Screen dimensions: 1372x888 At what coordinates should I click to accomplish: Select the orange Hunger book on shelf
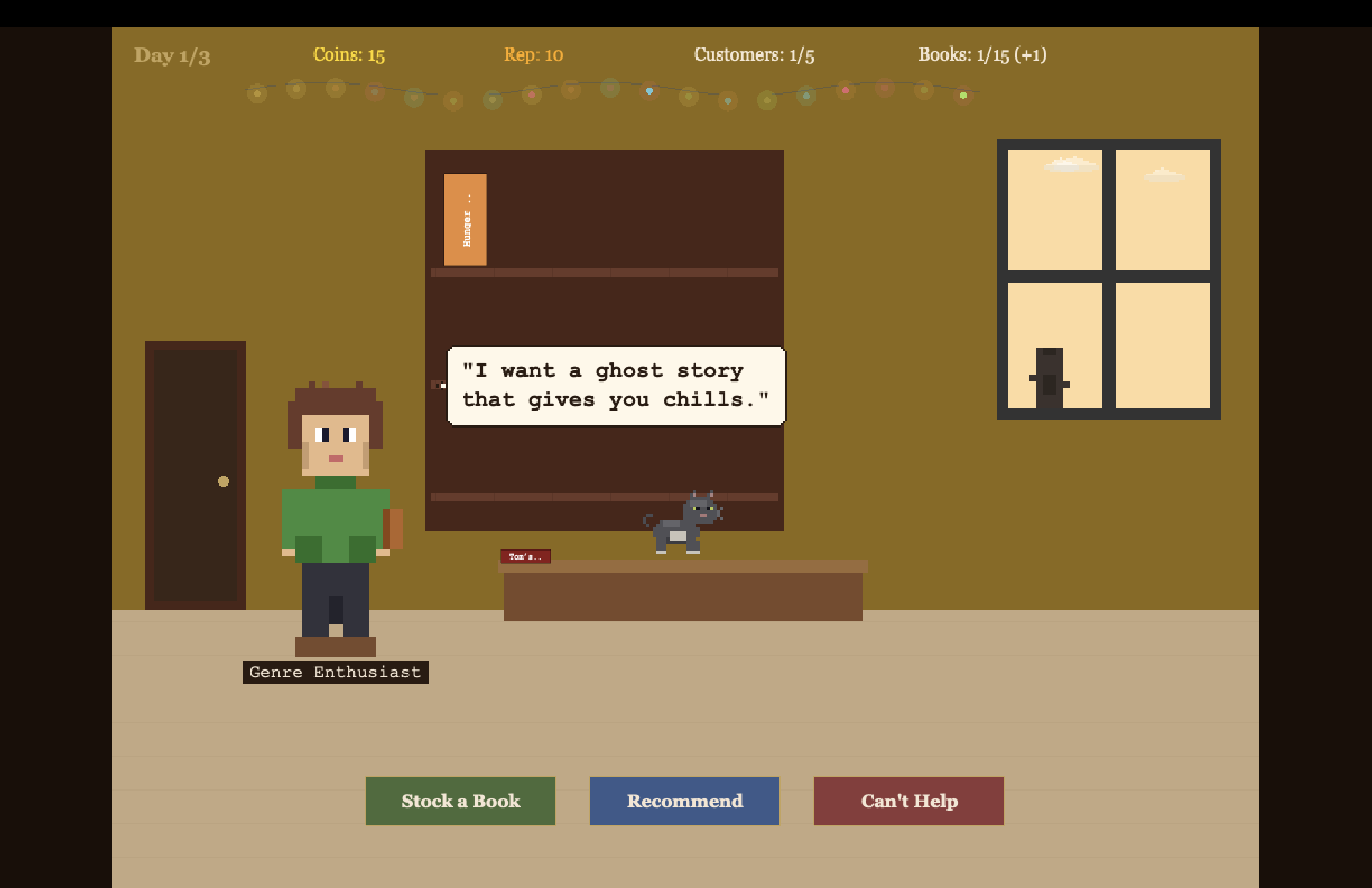(465, 219)
